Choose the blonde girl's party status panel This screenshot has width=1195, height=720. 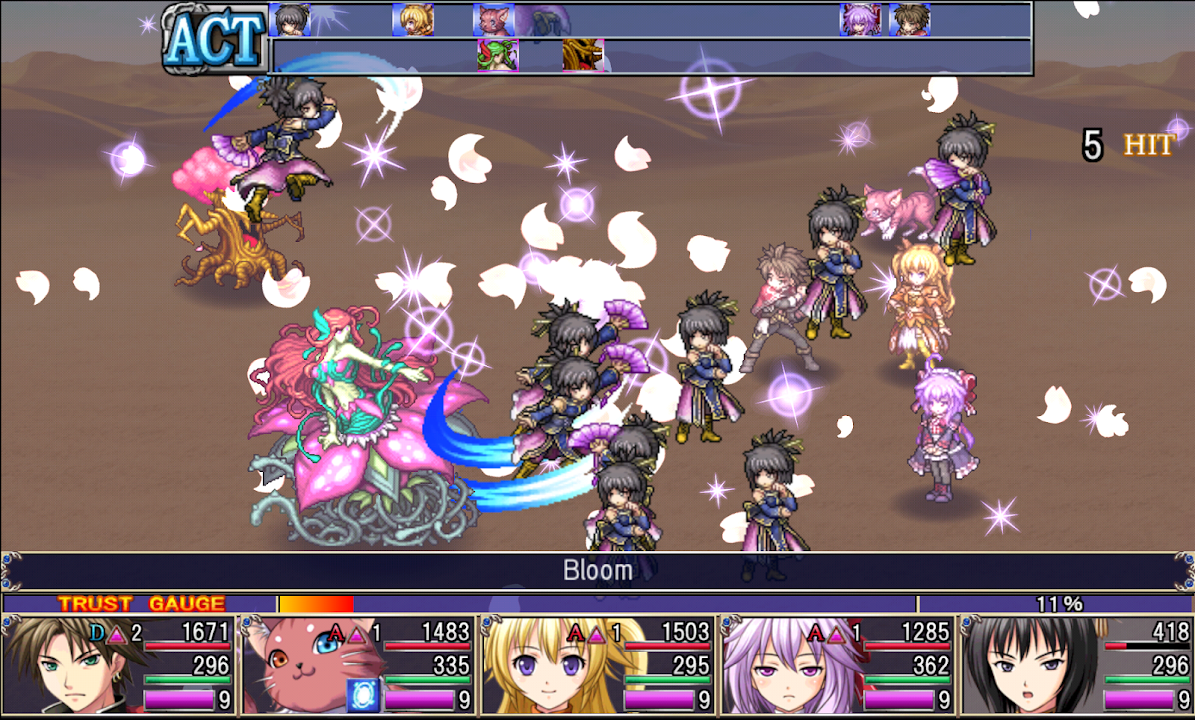(x=597, y=665)
